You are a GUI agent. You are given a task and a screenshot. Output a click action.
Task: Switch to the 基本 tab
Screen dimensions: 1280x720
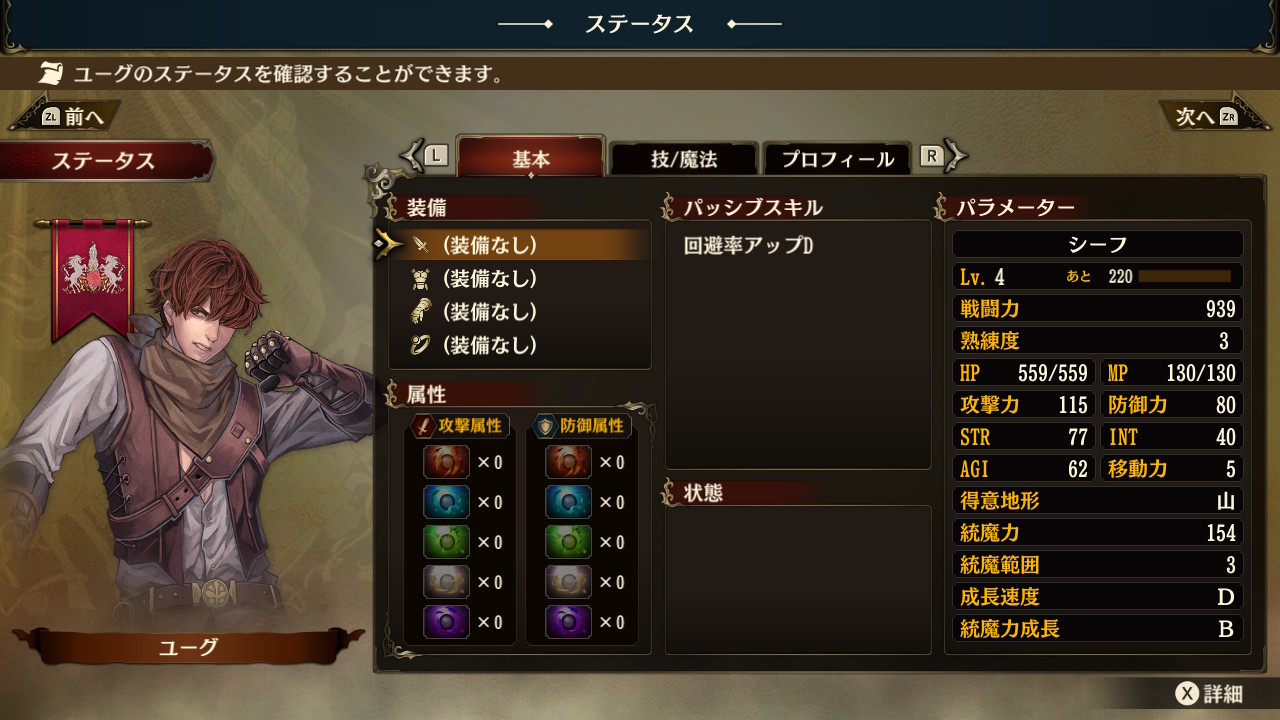[x=531, y=159]
